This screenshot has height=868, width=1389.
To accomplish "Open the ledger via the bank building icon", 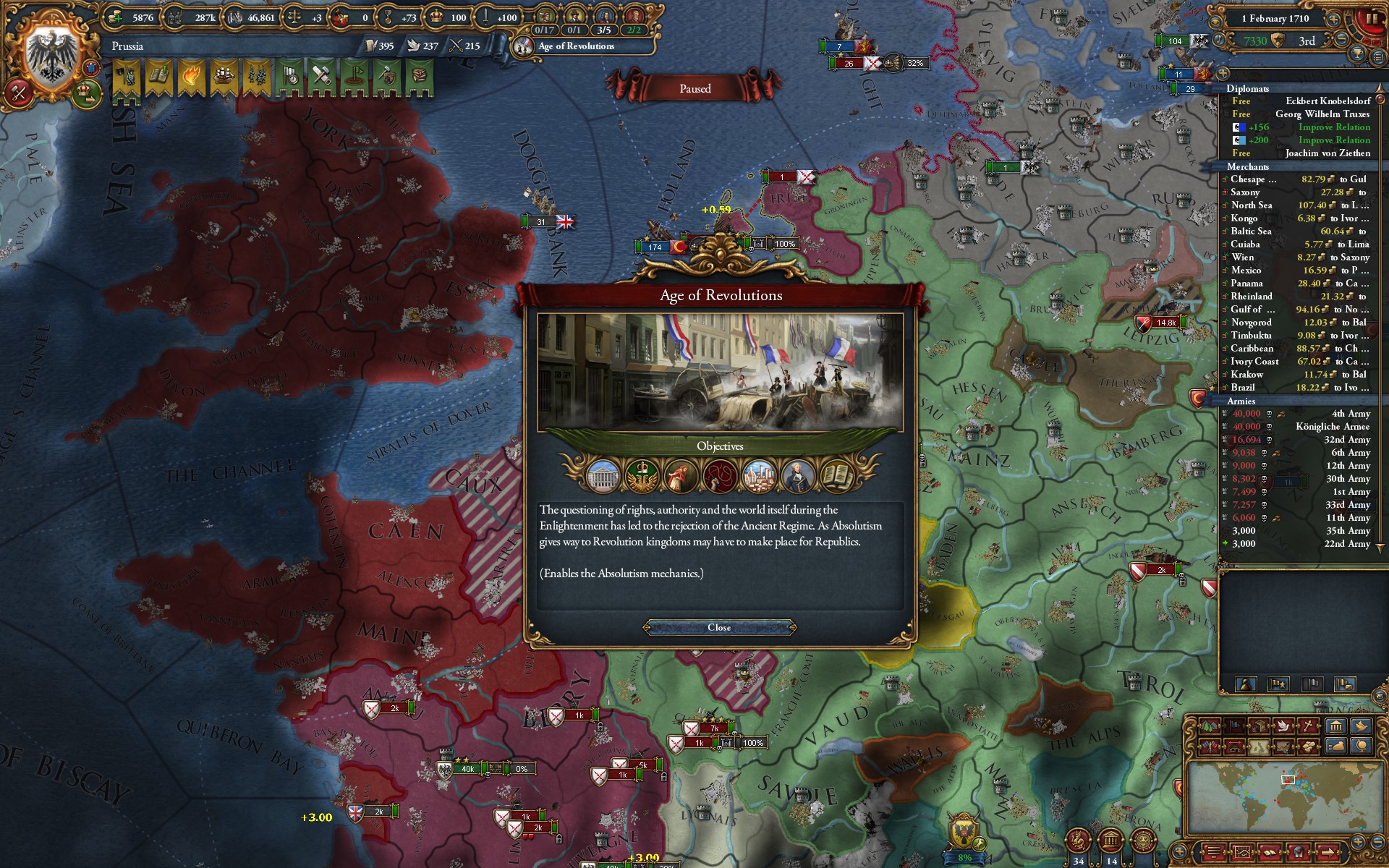I will [x=1336, y=726].
